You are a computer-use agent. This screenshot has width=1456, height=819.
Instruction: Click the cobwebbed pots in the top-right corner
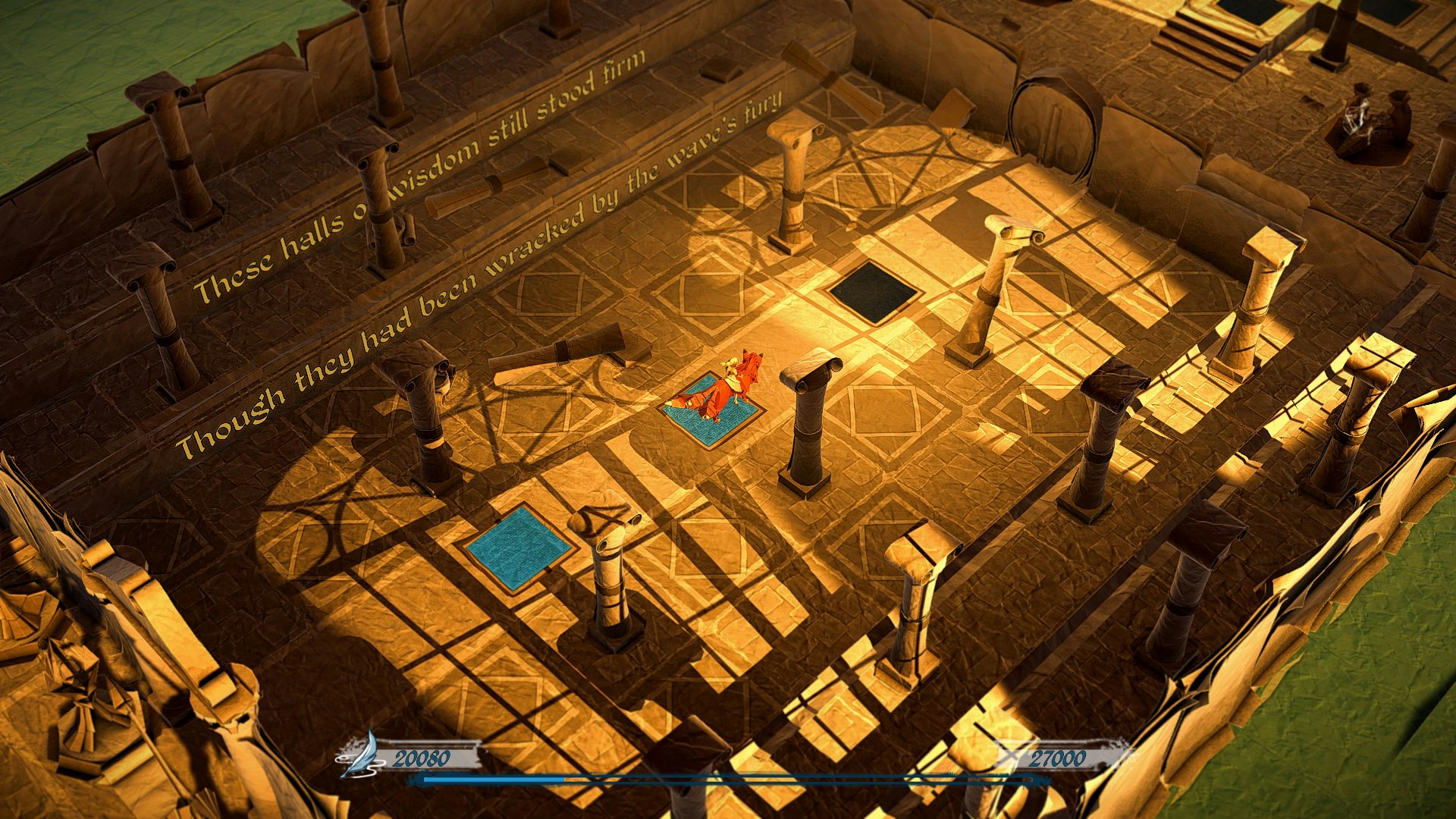pos(1373,118)
